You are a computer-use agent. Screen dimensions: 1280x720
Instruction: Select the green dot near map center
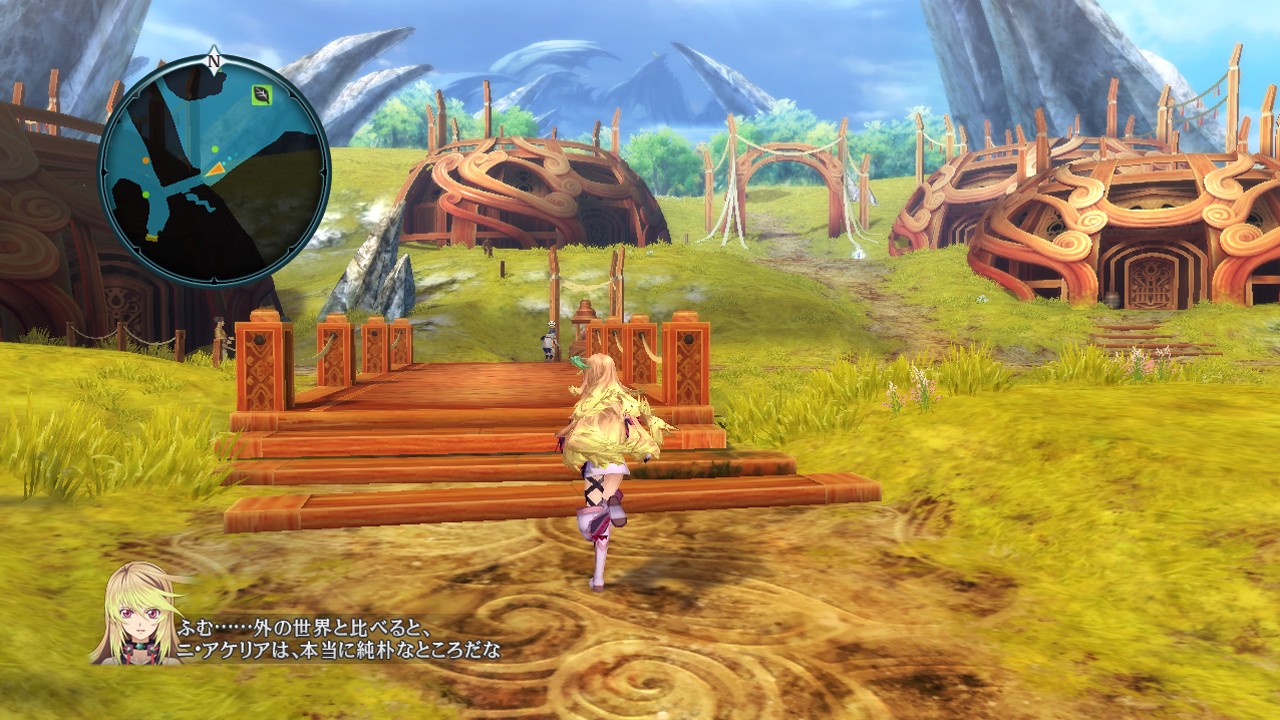click(214, 150)
